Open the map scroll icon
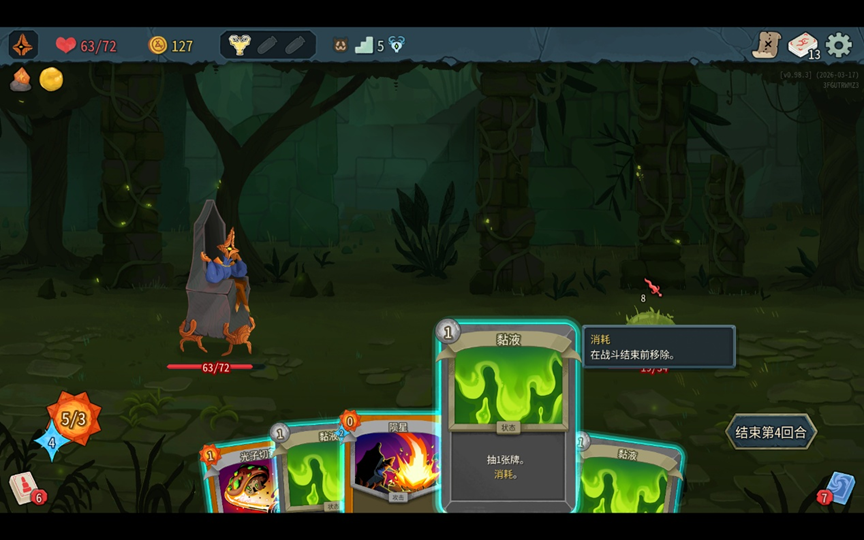 click(x=766, y=45)
